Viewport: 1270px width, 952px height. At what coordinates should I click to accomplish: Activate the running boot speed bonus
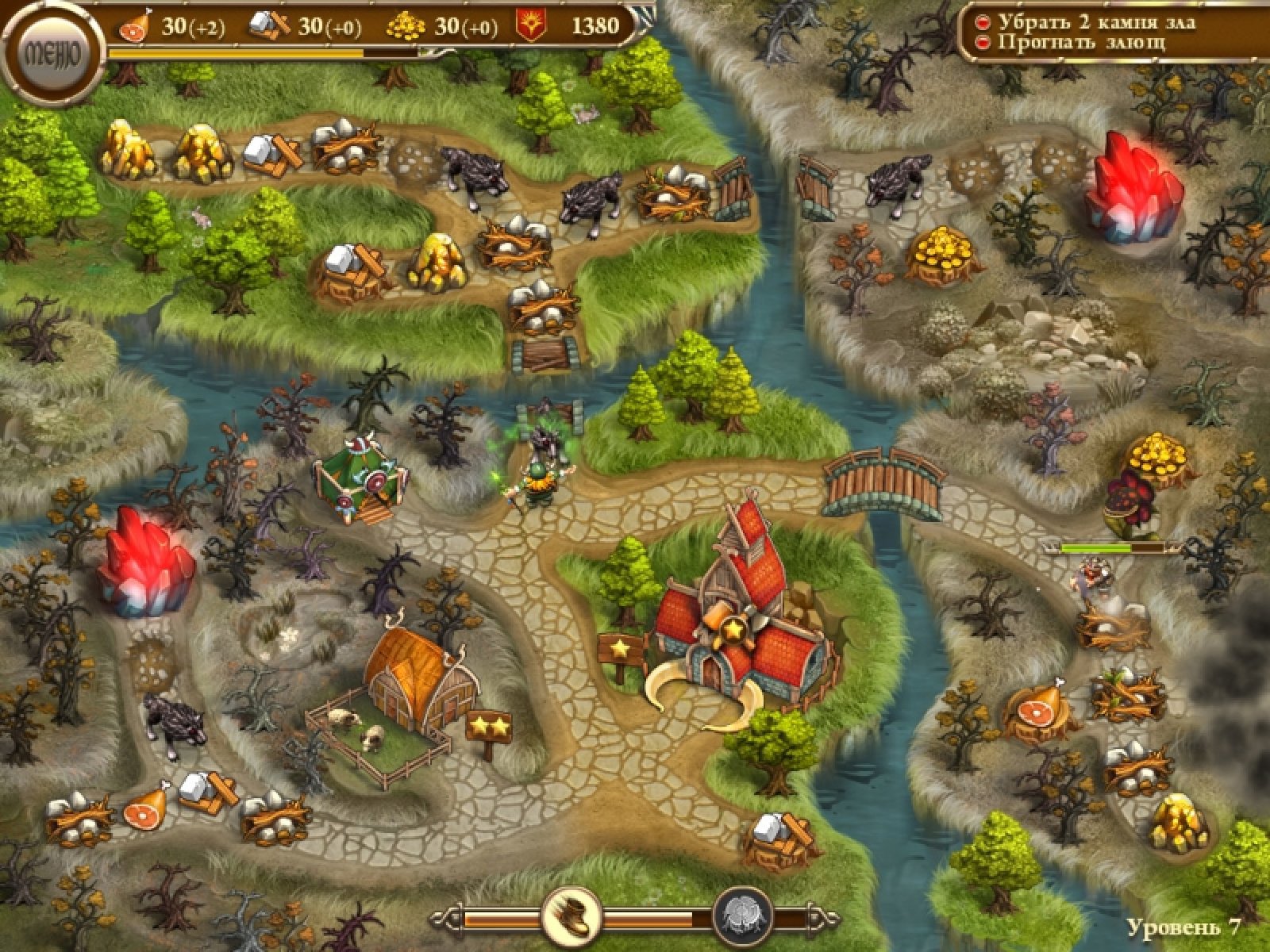click(x=571, y=918)
